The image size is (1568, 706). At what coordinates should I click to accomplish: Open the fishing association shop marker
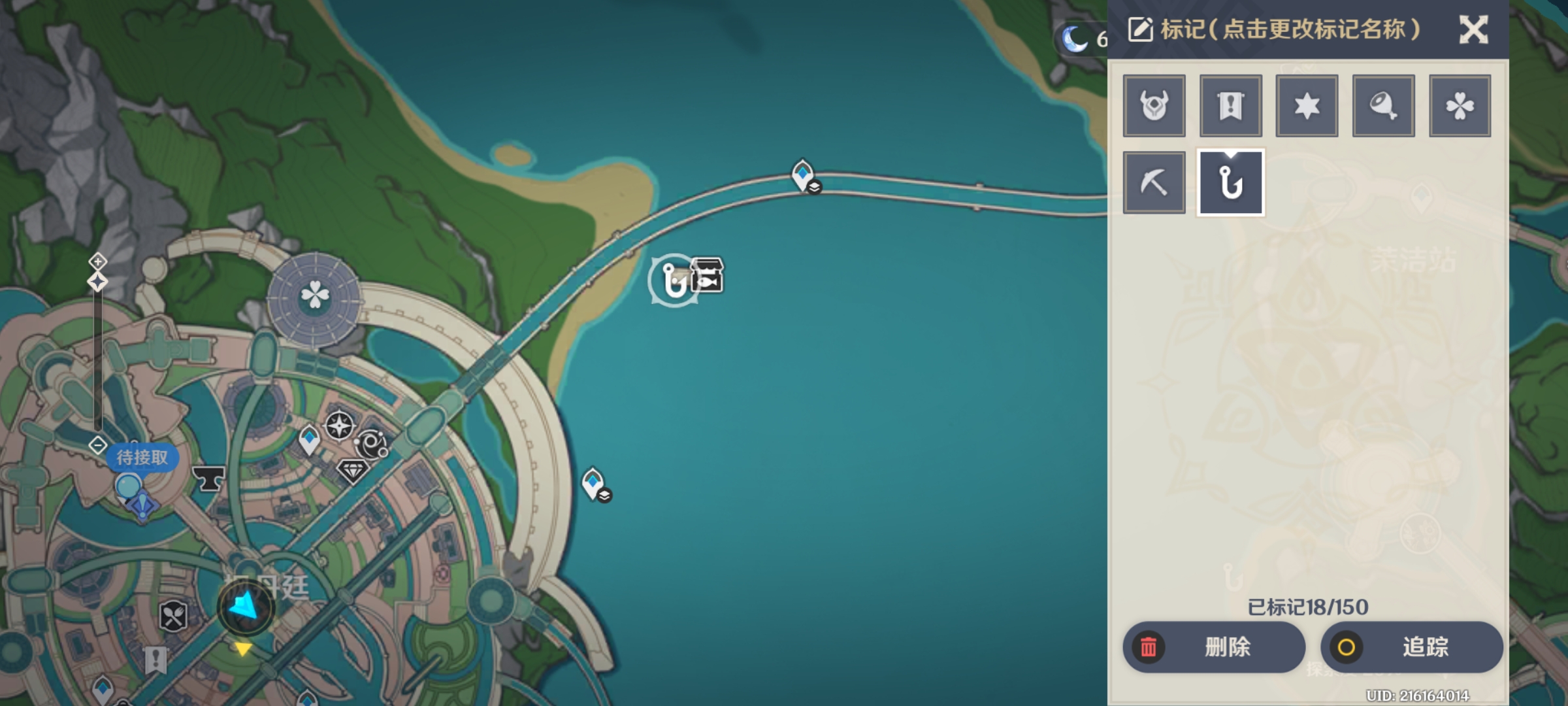pyautogui.click(x=708, y=275)
